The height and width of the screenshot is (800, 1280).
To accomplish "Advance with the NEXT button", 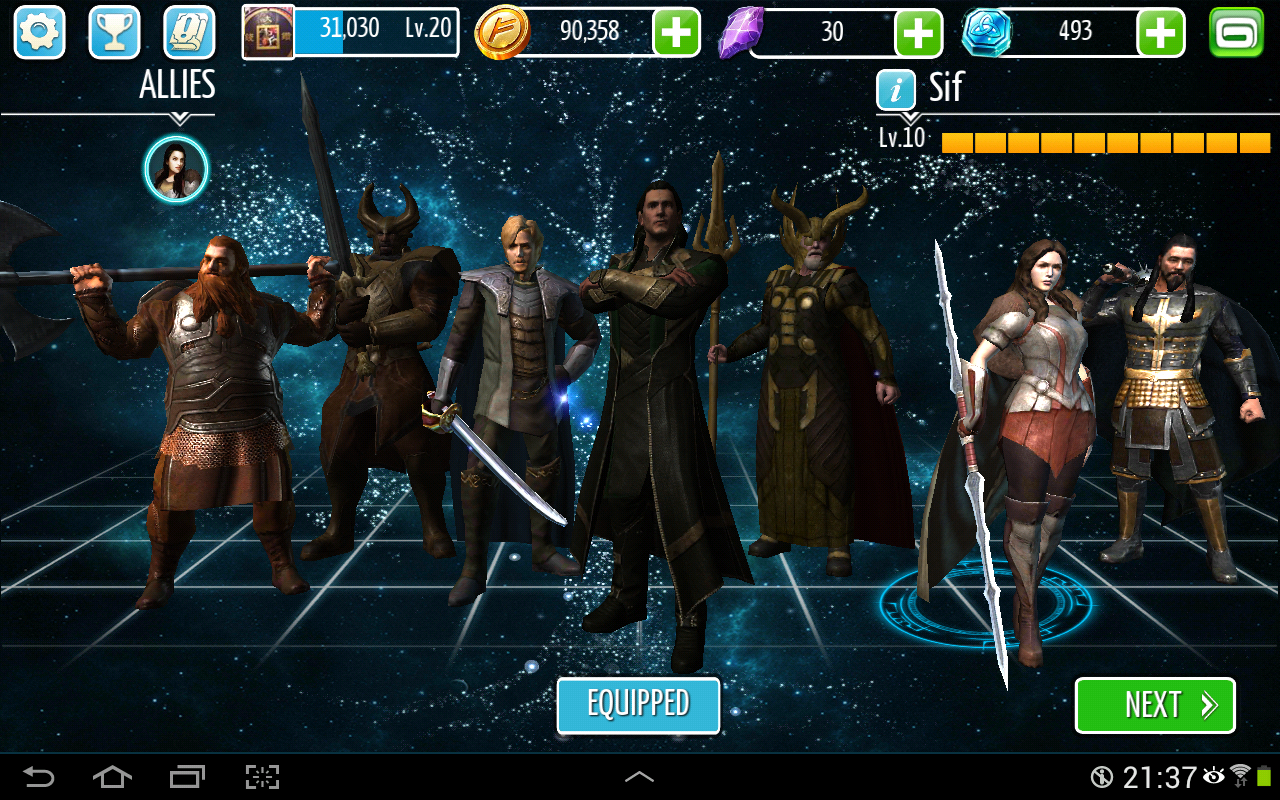I will click(1155, 705).
